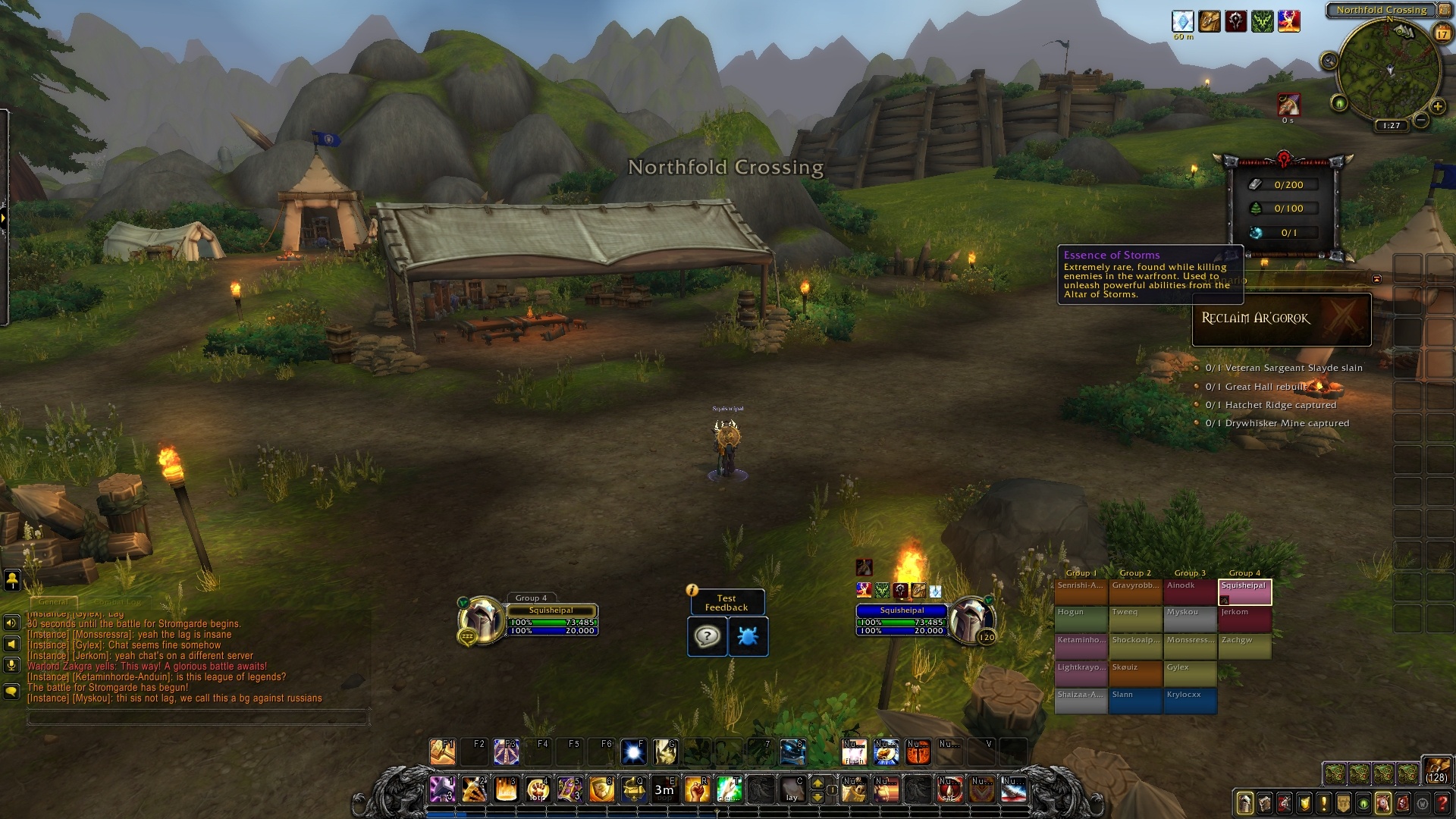This screenshot has height=819, width=1456.
Task: Click the bug report icon under Test Feedback
Action: pos(748,636)
